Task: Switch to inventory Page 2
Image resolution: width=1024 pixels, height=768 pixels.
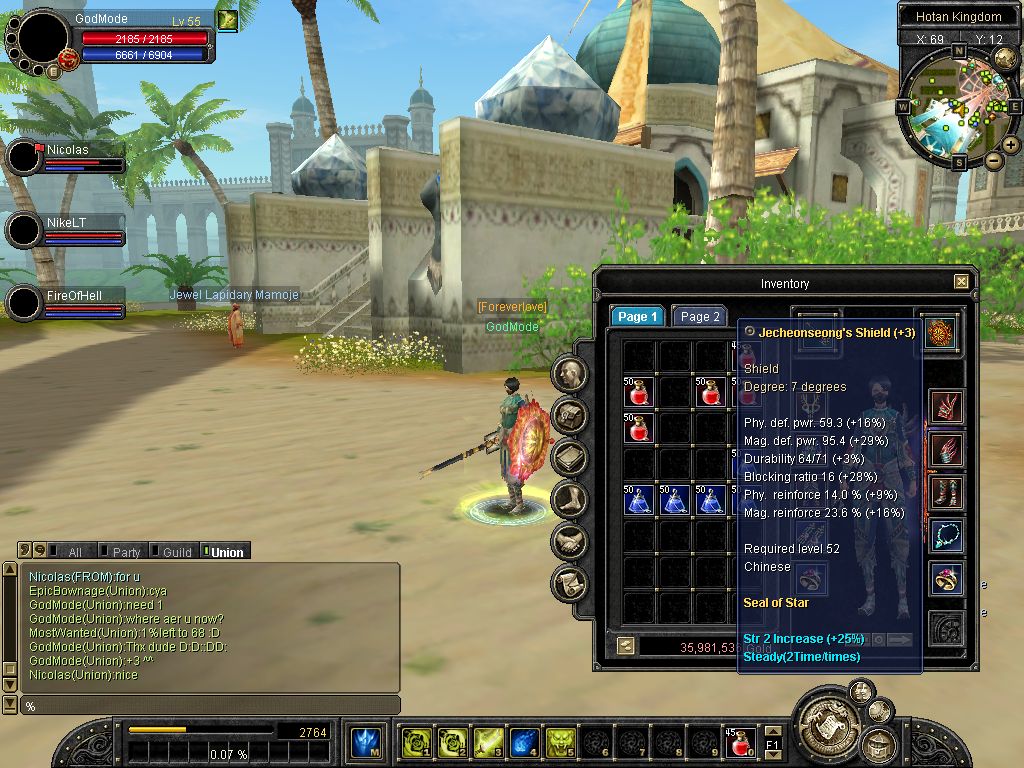Action: pyautogui.click(x=699, y=317)
